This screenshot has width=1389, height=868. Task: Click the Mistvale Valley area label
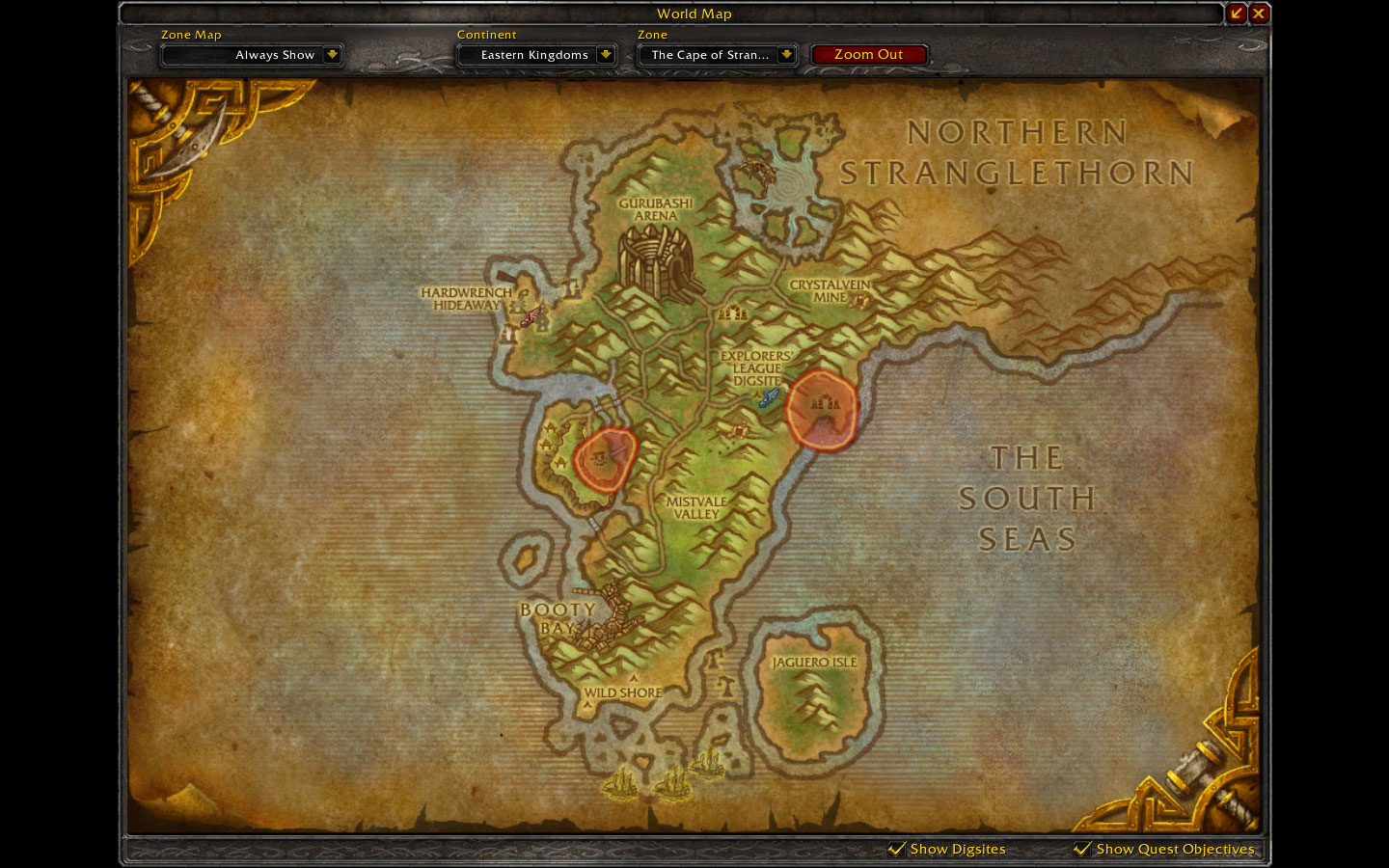click(696, 508)
